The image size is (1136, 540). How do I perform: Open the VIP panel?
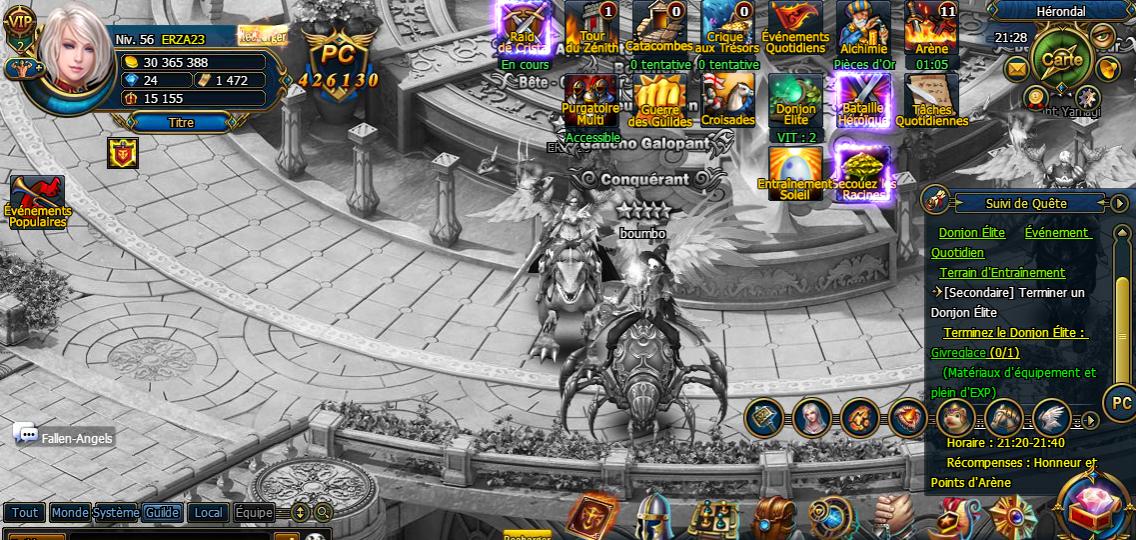pyautogui.click(x=20, y=20)
